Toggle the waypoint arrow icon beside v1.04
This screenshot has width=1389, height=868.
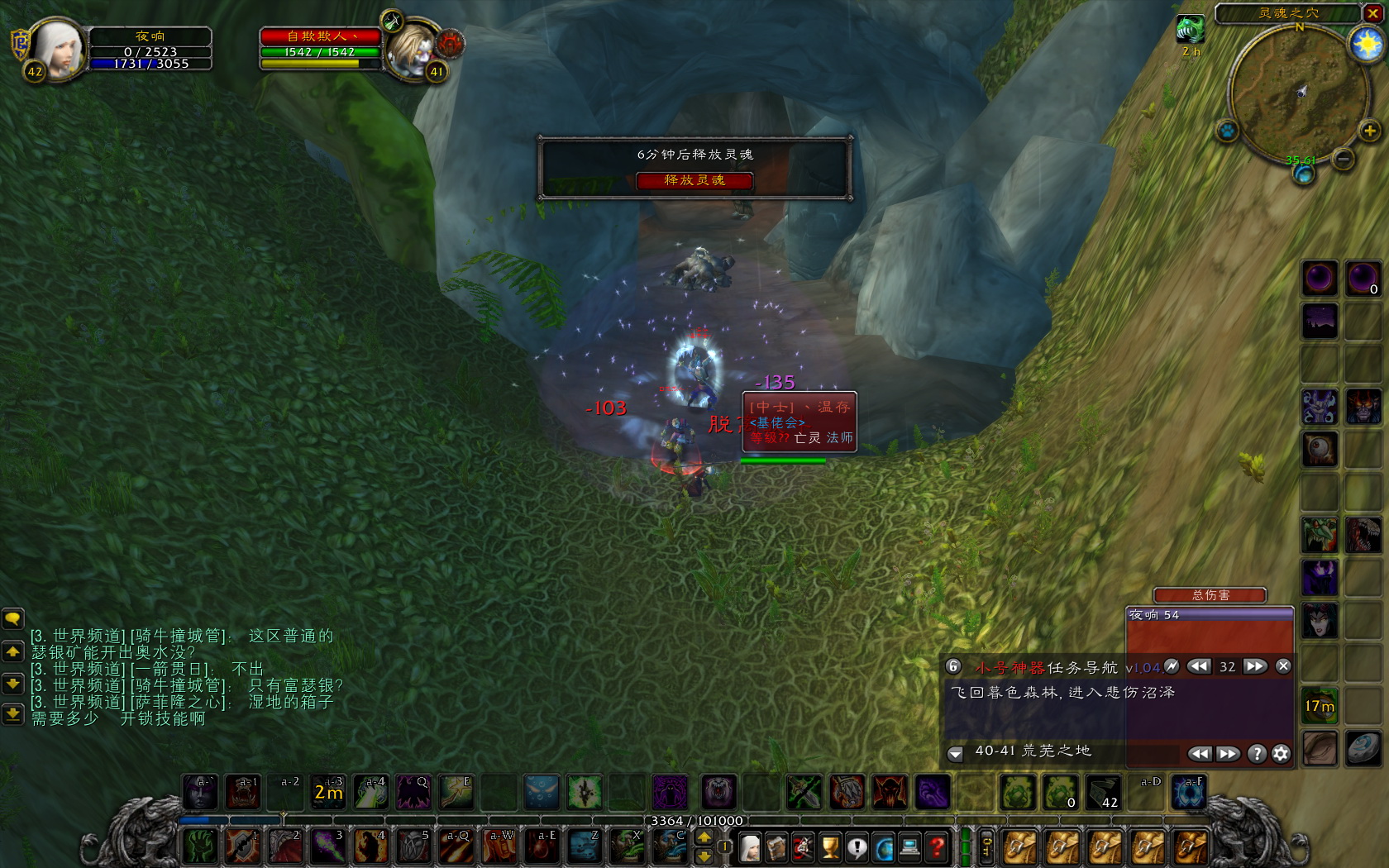1173,666
